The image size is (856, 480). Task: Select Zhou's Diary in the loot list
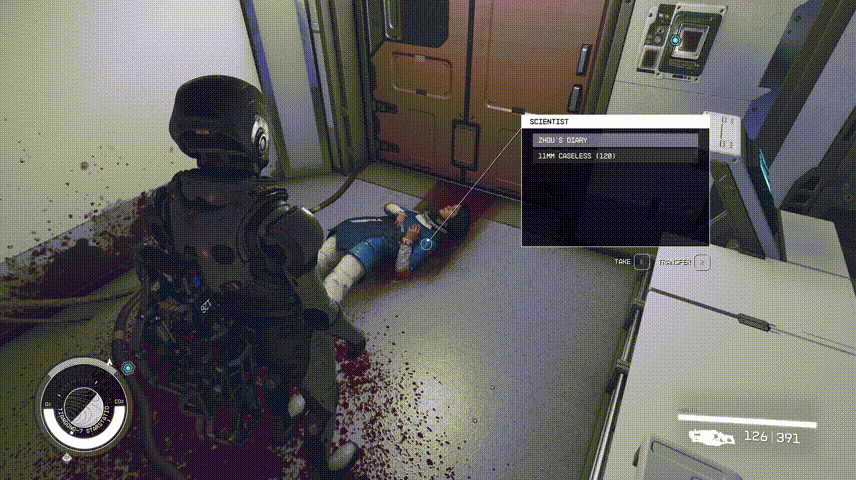coord(614,140)
